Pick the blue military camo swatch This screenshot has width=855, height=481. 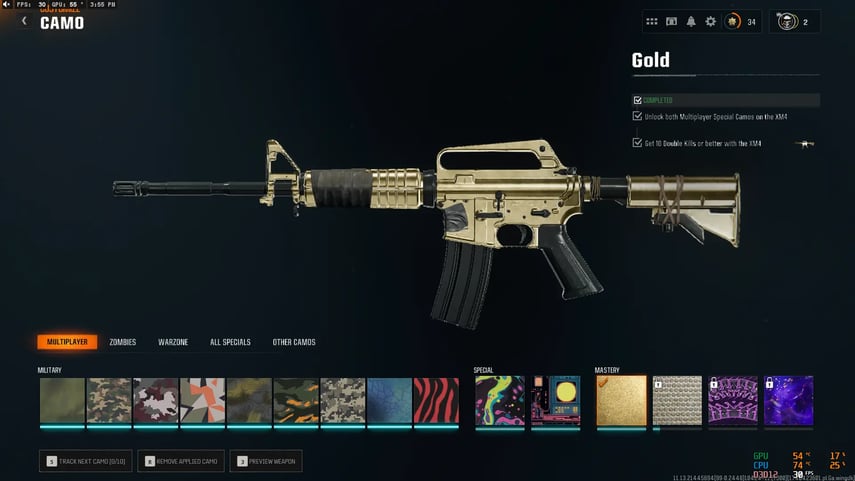click(x=389, y=400)
